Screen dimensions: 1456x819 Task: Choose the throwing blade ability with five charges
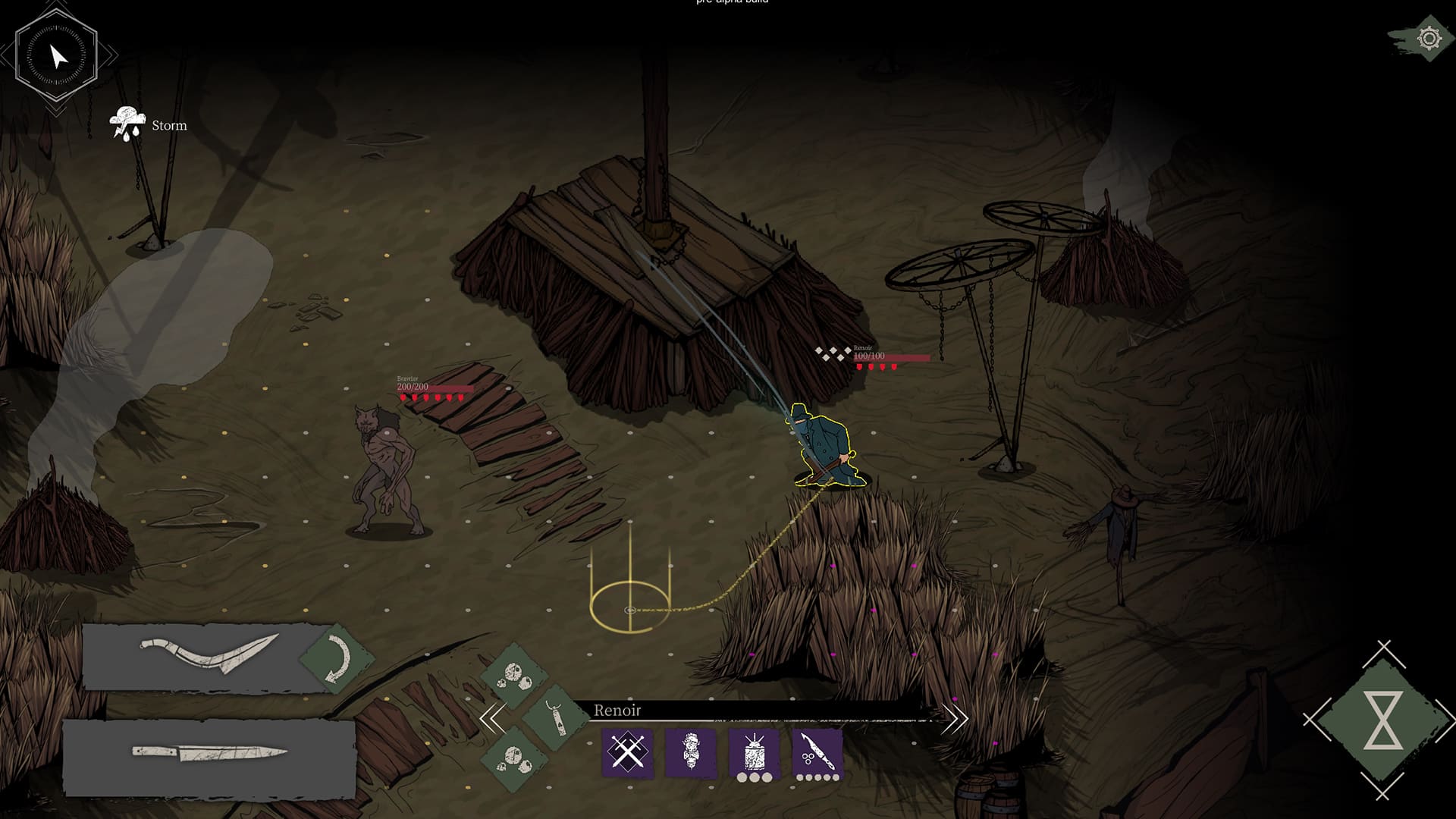coord(817,752)
